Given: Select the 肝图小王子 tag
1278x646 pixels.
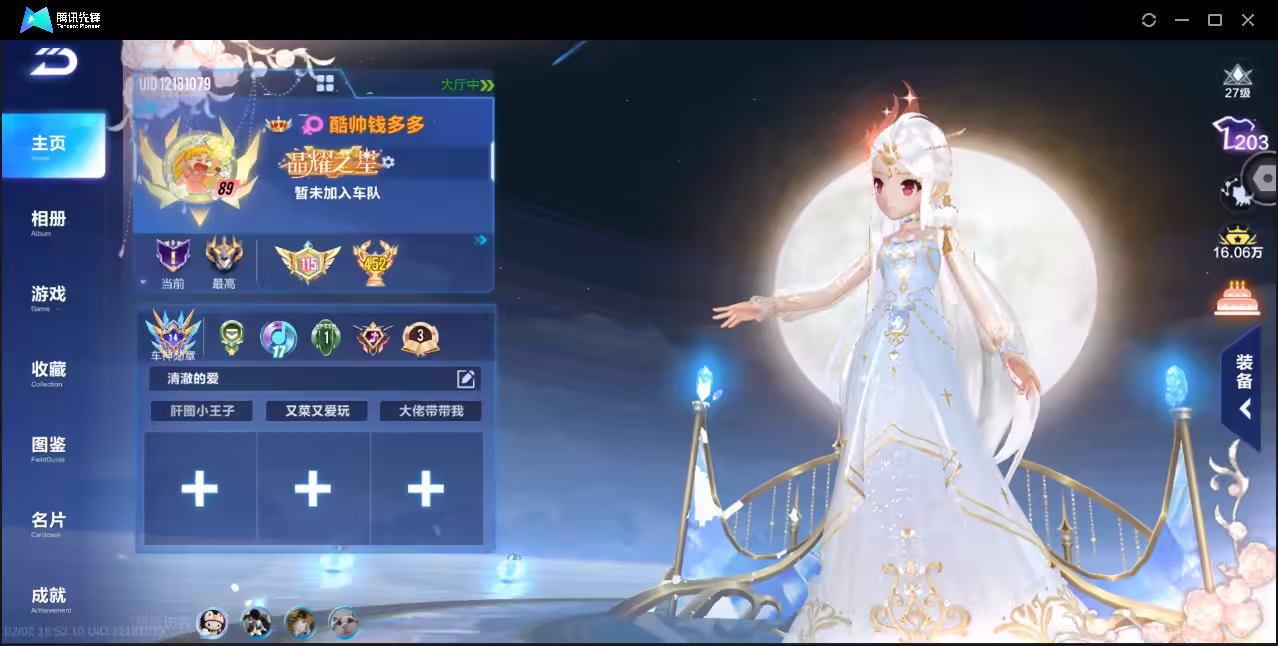Looking at the screenshot, I should (202, 411).
